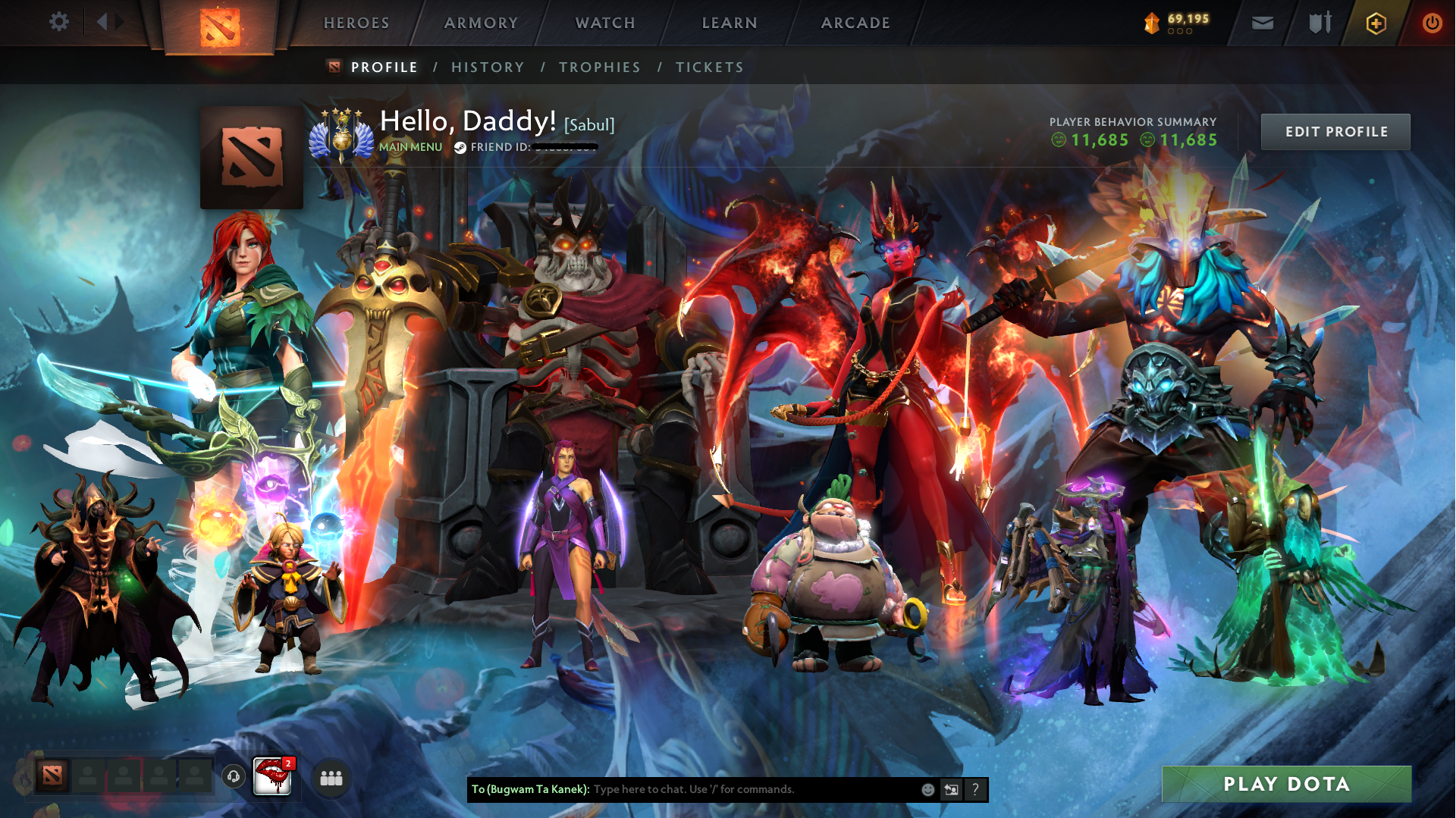
Task: View the Tickets tab
Action: coord(710,67)
